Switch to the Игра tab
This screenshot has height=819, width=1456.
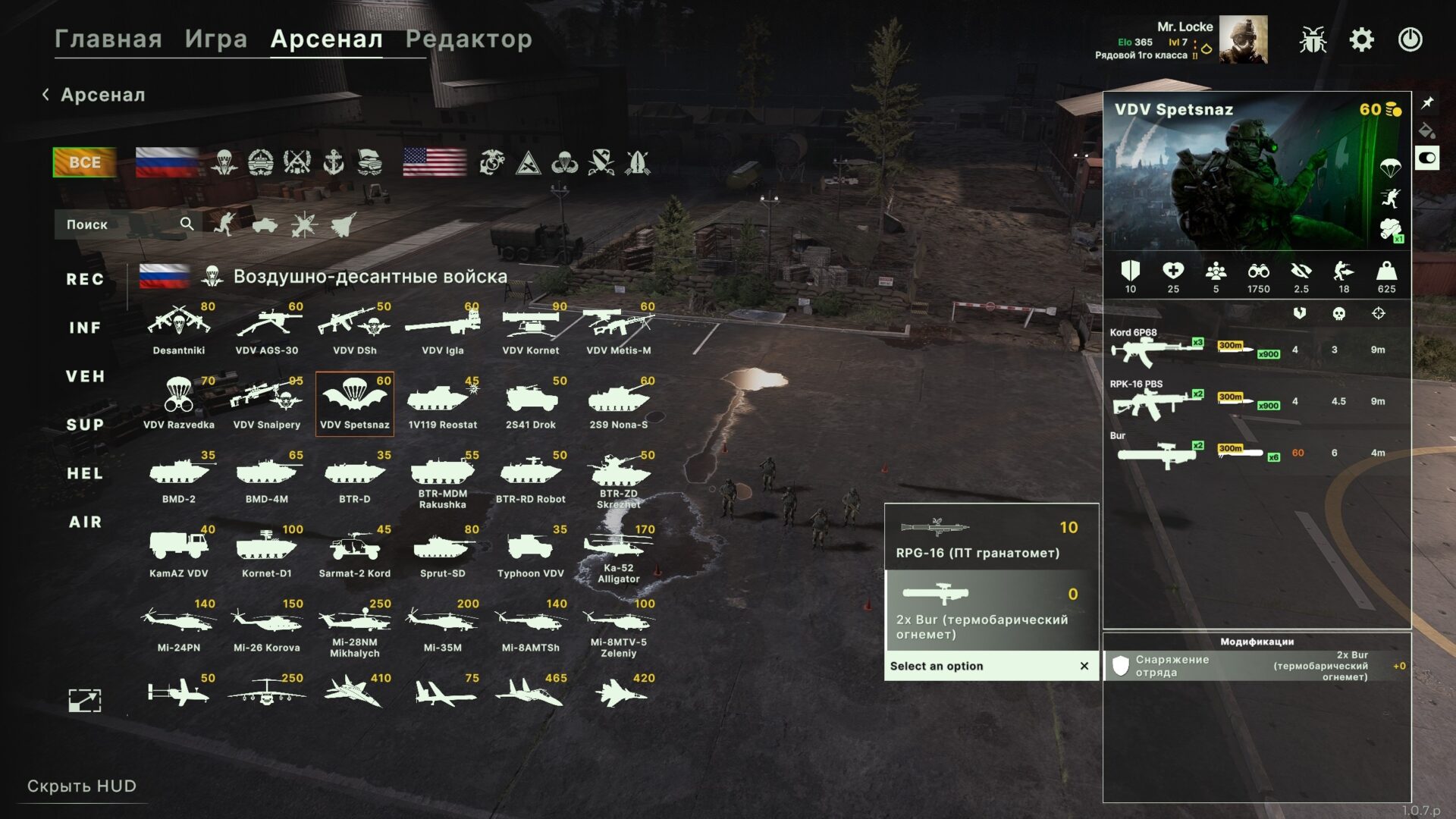(216, 39)
